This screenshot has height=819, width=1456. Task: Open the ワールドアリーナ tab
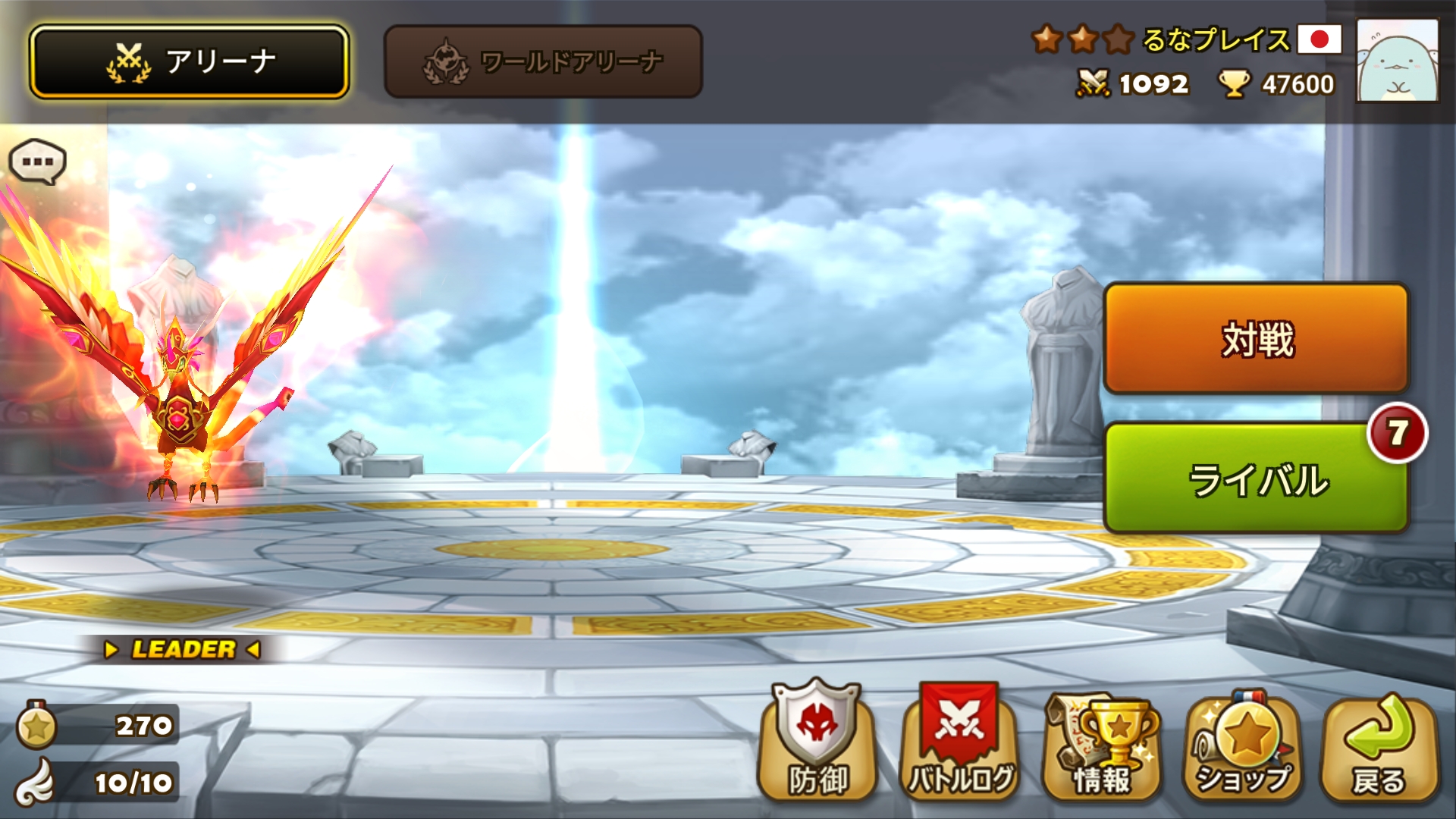point(543,61)
